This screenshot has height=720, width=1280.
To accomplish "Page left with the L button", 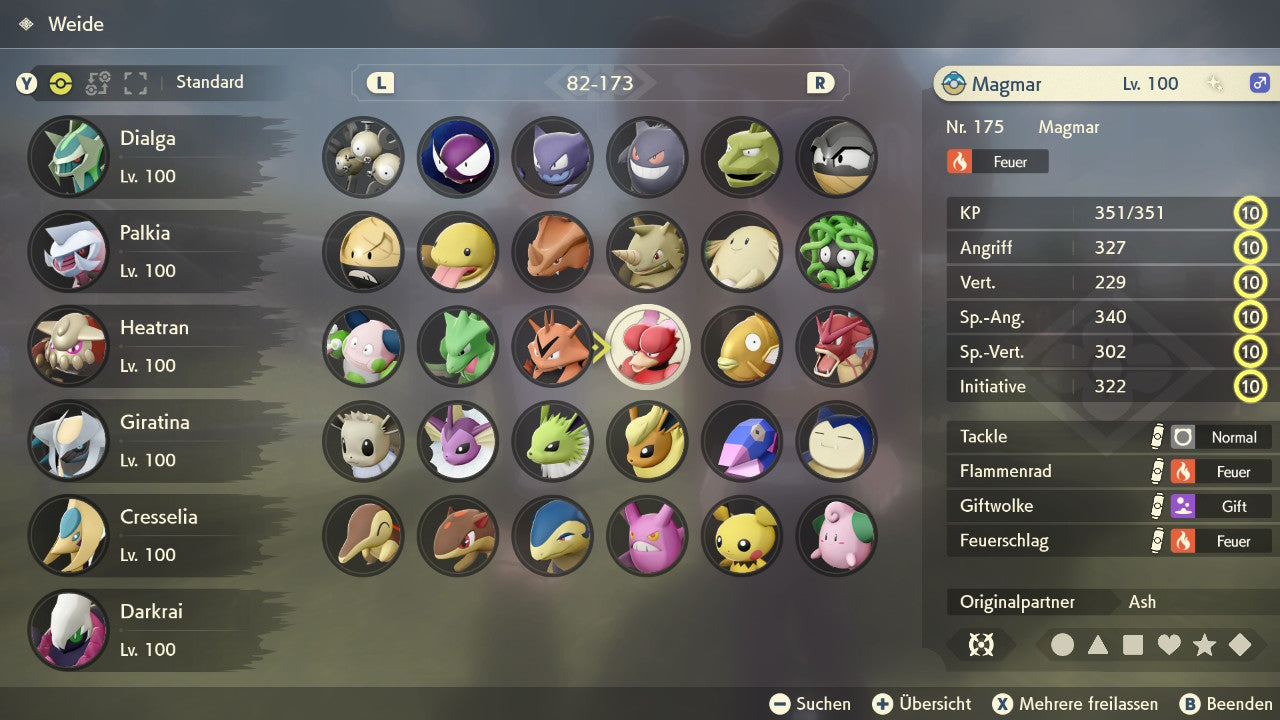I will 380,83.
